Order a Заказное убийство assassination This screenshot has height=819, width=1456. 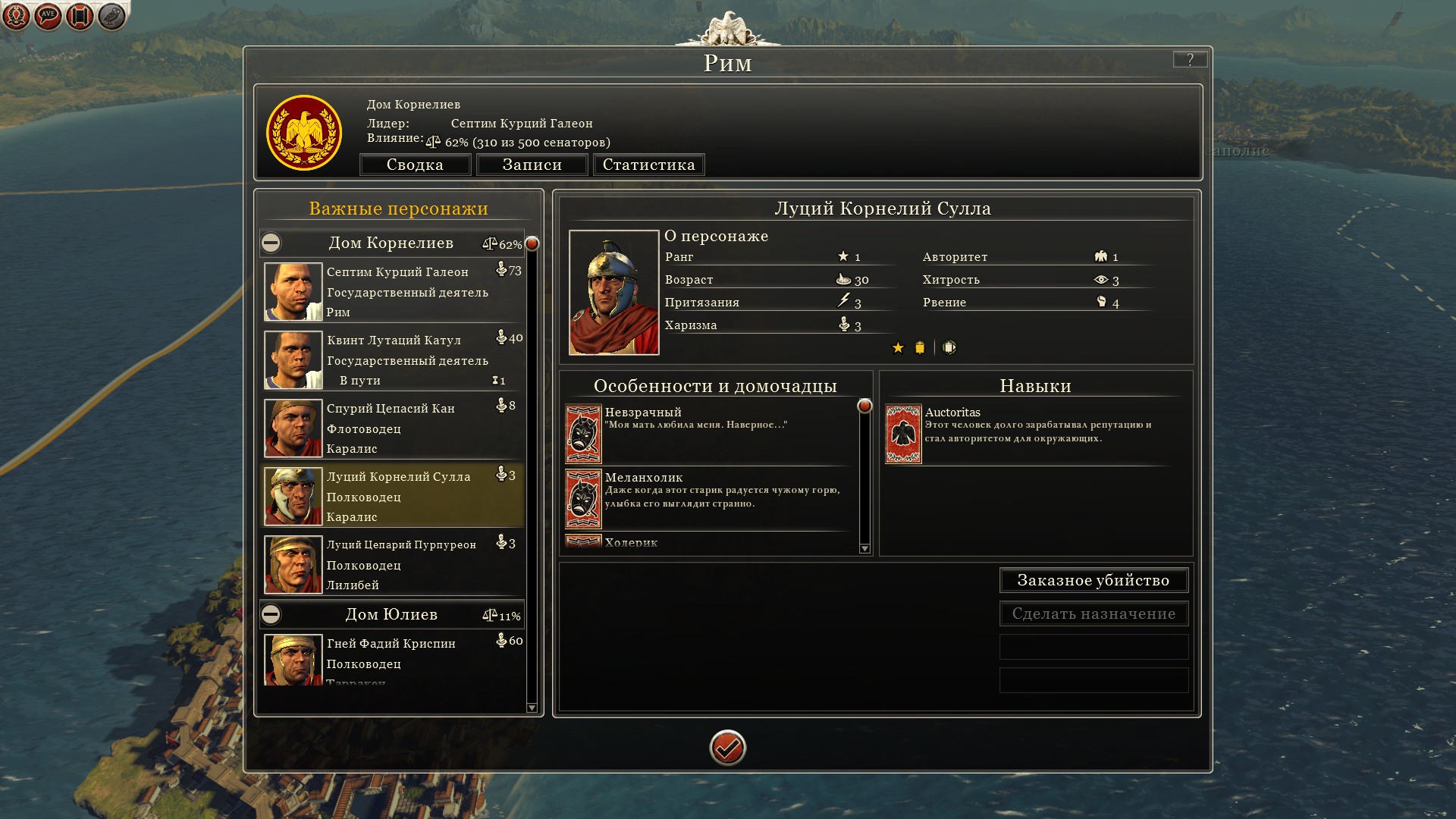click(1093, 580)
